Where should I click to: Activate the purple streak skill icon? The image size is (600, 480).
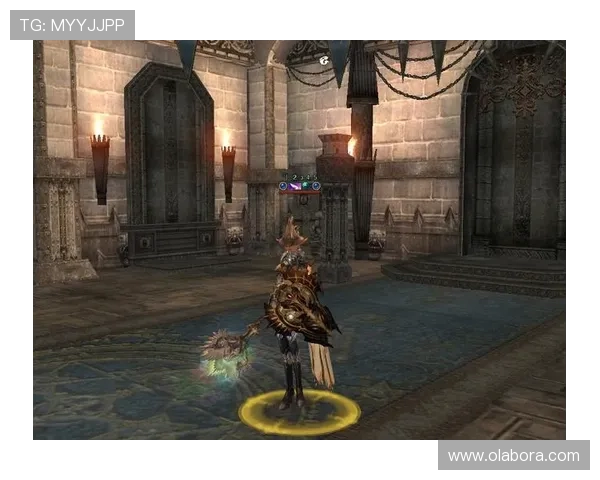(294, 186)
